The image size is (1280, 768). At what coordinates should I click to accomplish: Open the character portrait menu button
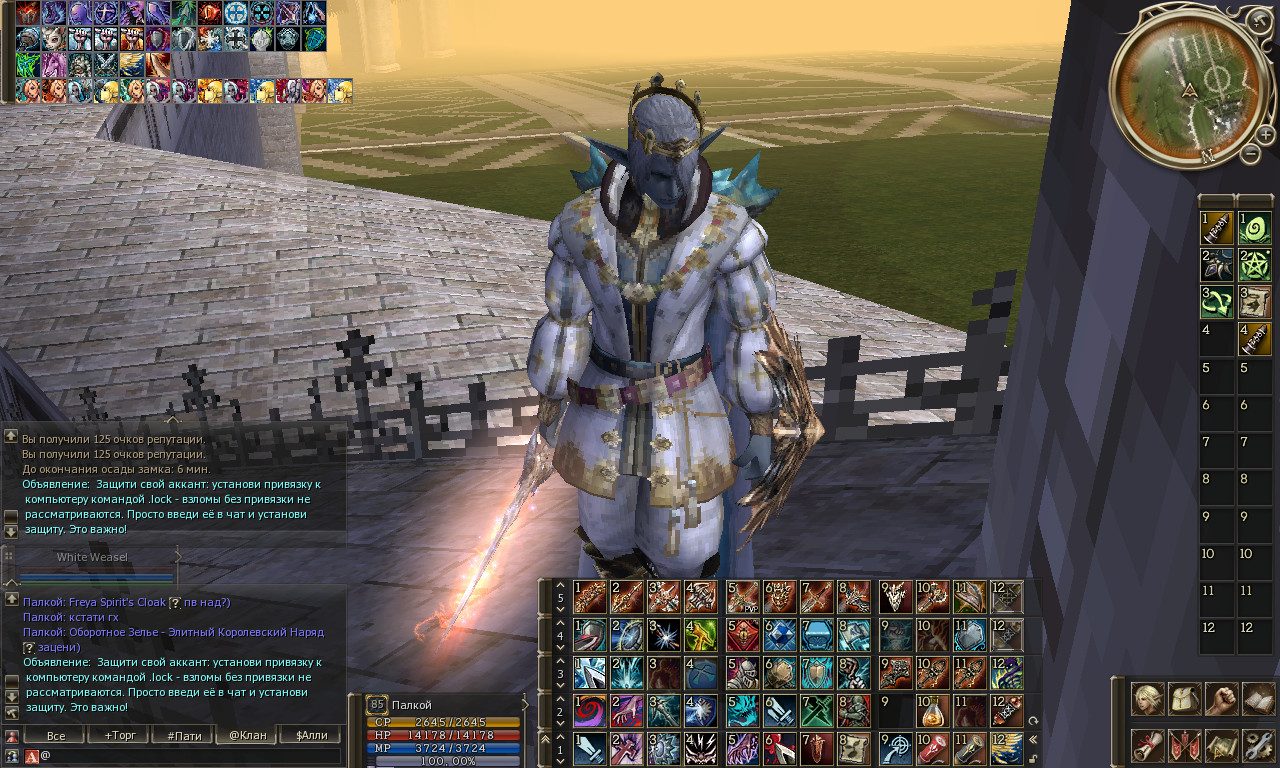click(1147, 699)
